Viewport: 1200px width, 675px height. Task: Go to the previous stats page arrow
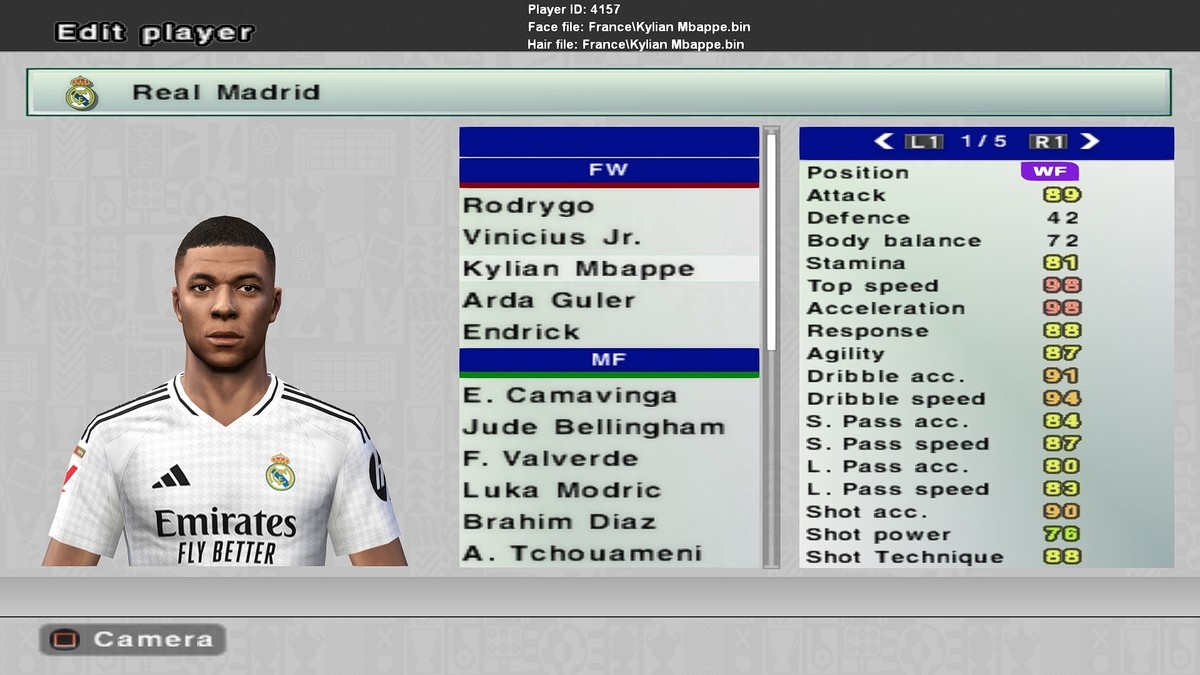[x=883, y=142]
